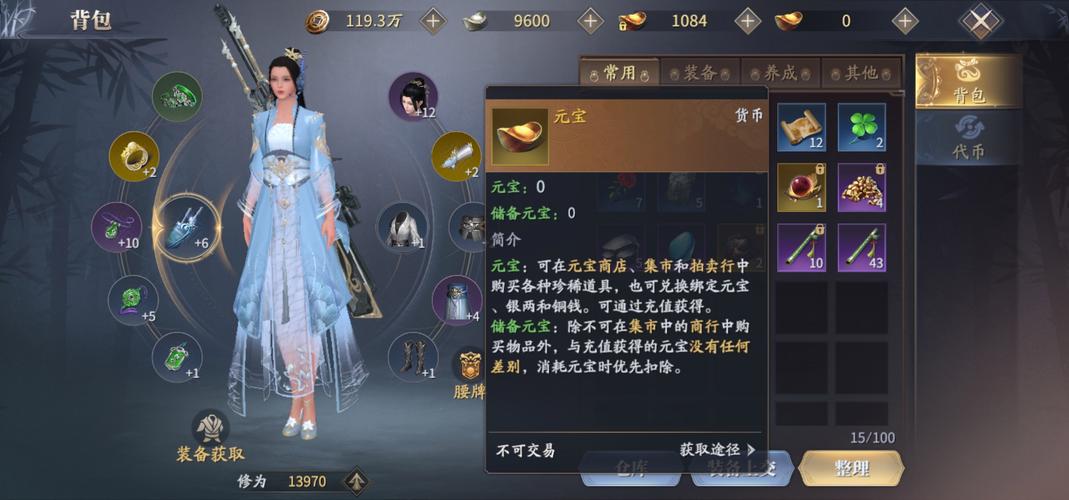Show the 常用 item tab
Screen dimensions: 1069x500
click(620, 72)
